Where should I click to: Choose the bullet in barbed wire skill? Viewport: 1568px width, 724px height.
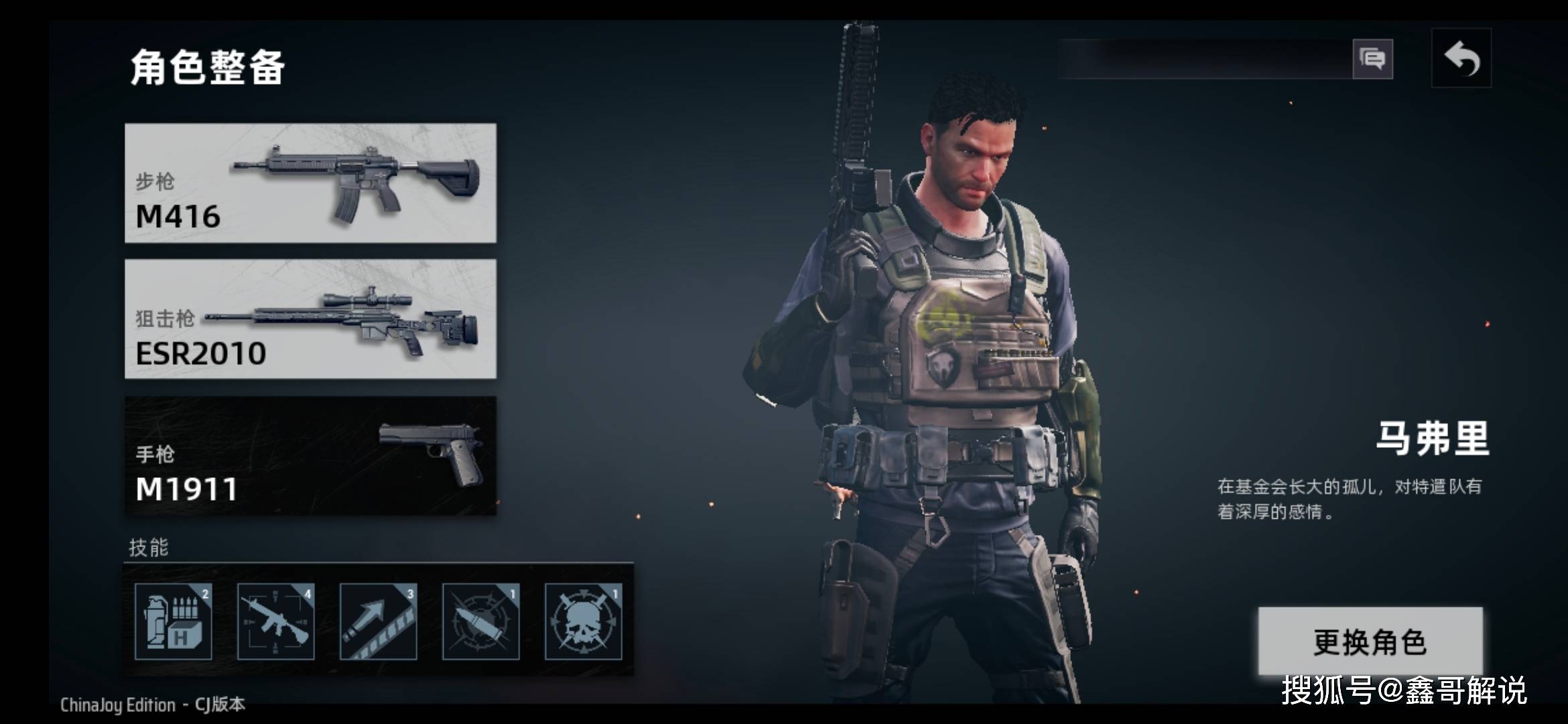(480, 621)
